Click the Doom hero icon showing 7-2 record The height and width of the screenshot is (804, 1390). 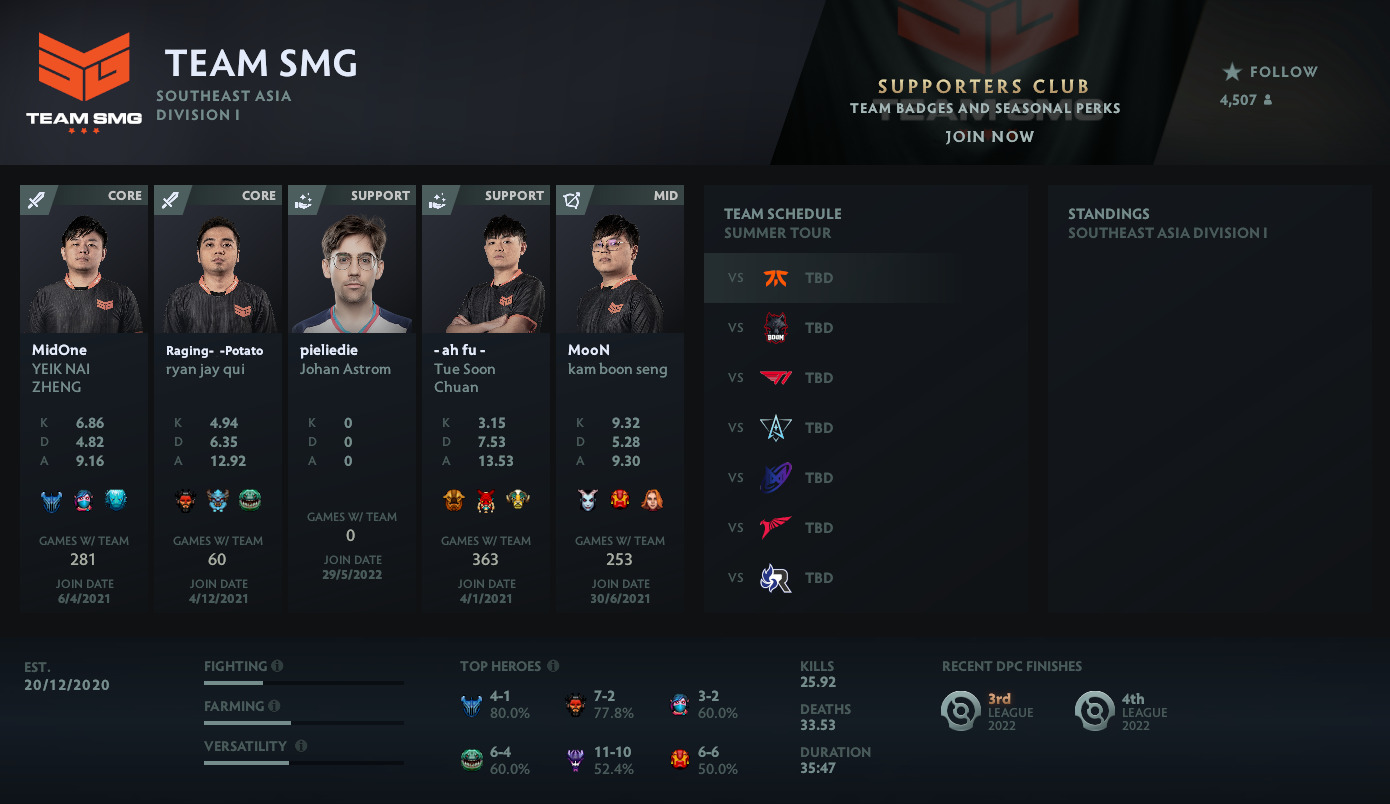click(x=575, y=705)
